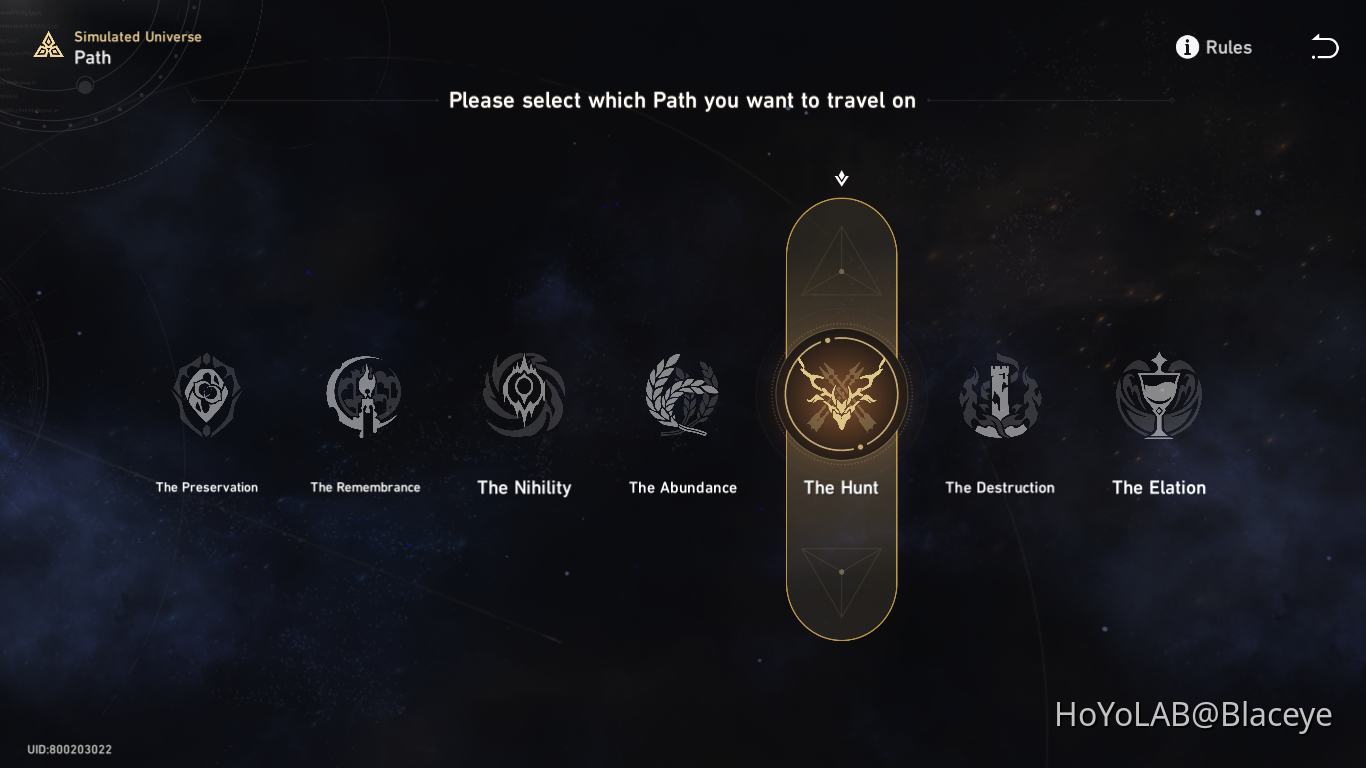The height and width of the screenshot is (768, 1366).
Task: Select The Nihility path icon
Action: tap(523, 394)
